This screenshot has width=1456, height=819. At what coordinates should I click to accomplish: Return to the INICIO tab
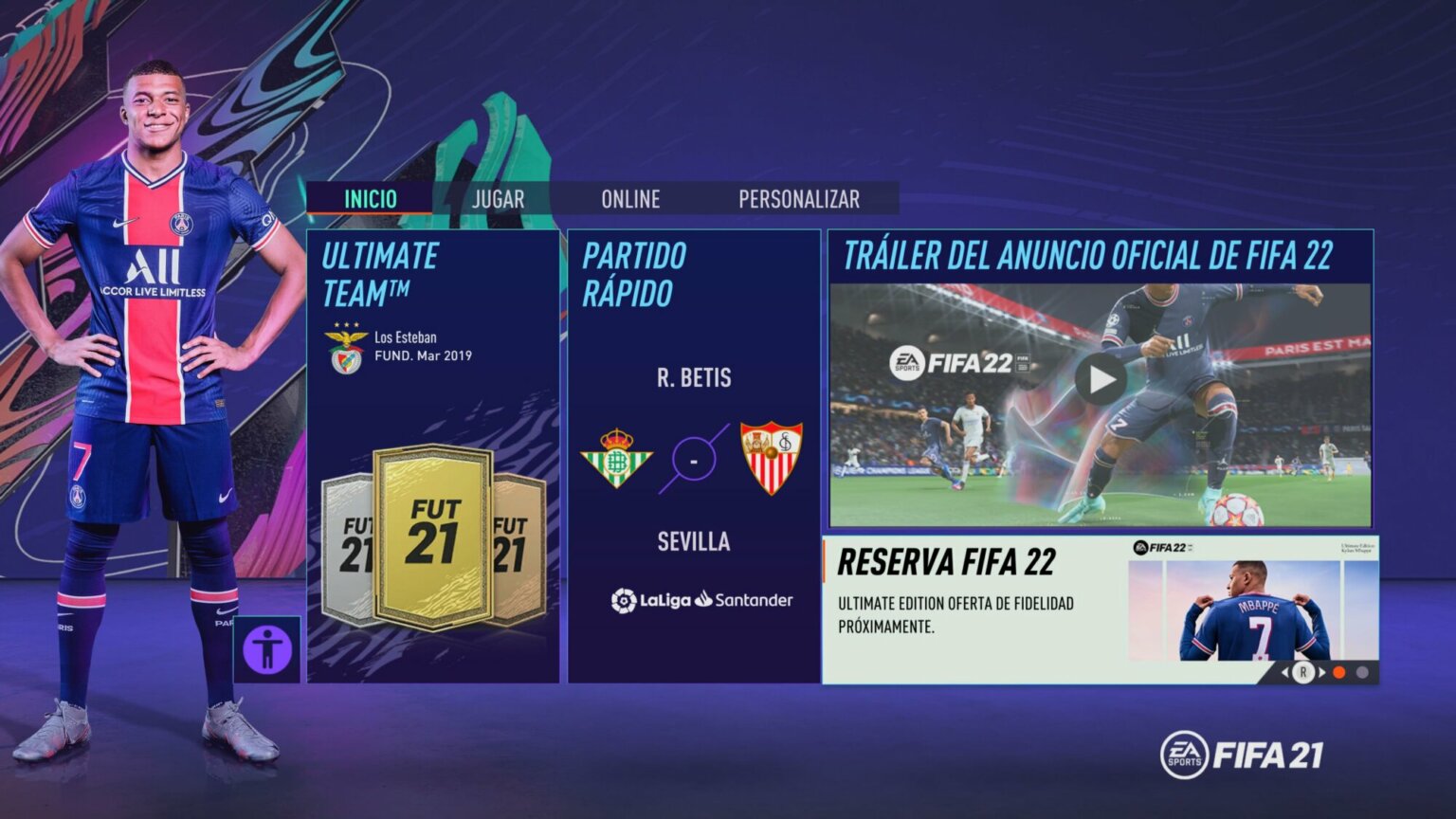coord(369,199)
